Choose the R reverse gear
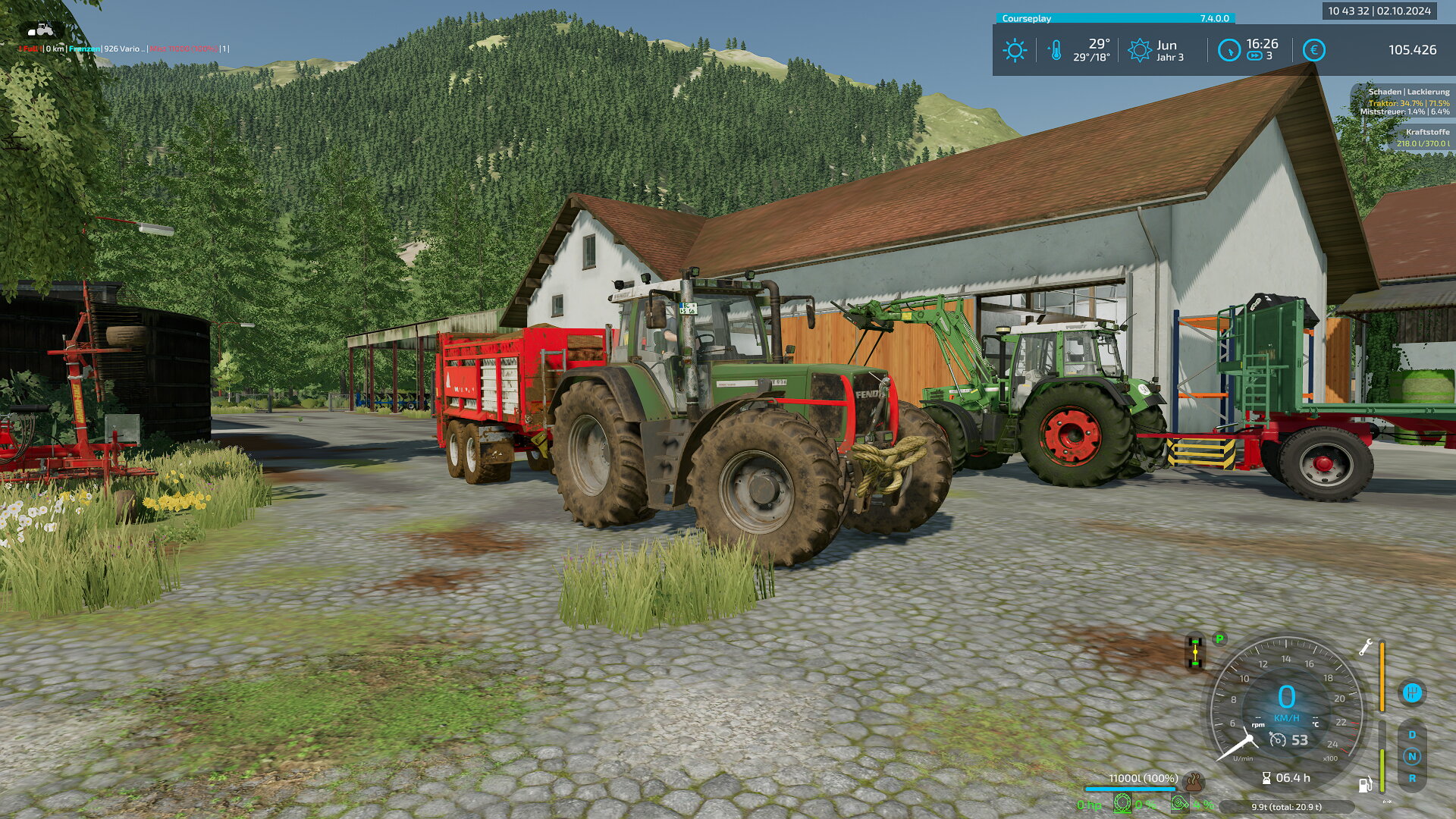The height and width of the screenshot is (819, 1456). 1411,778
